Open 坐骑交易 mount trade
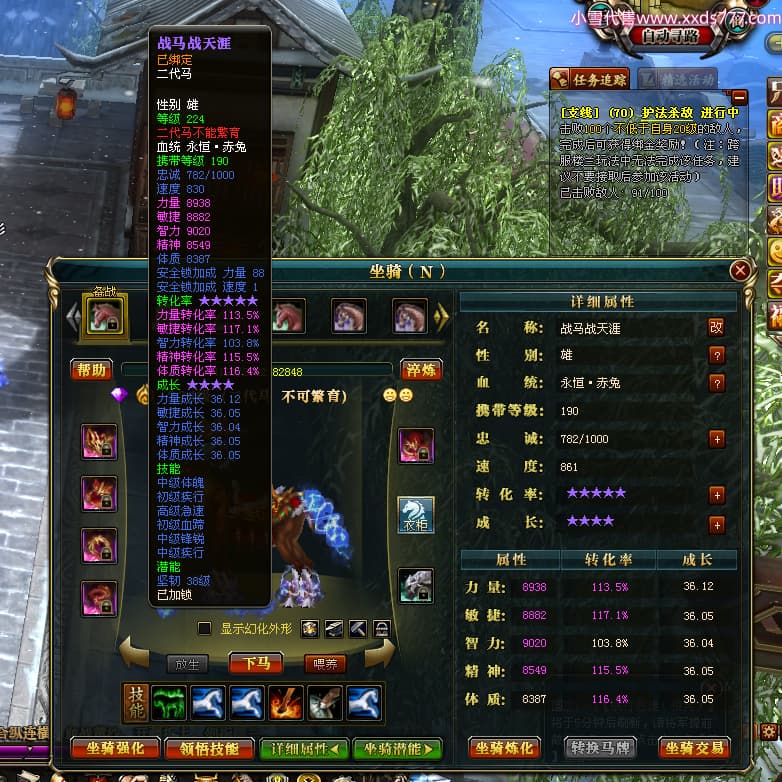The width and height of the screenshot is (782, 782). [696, 748]
